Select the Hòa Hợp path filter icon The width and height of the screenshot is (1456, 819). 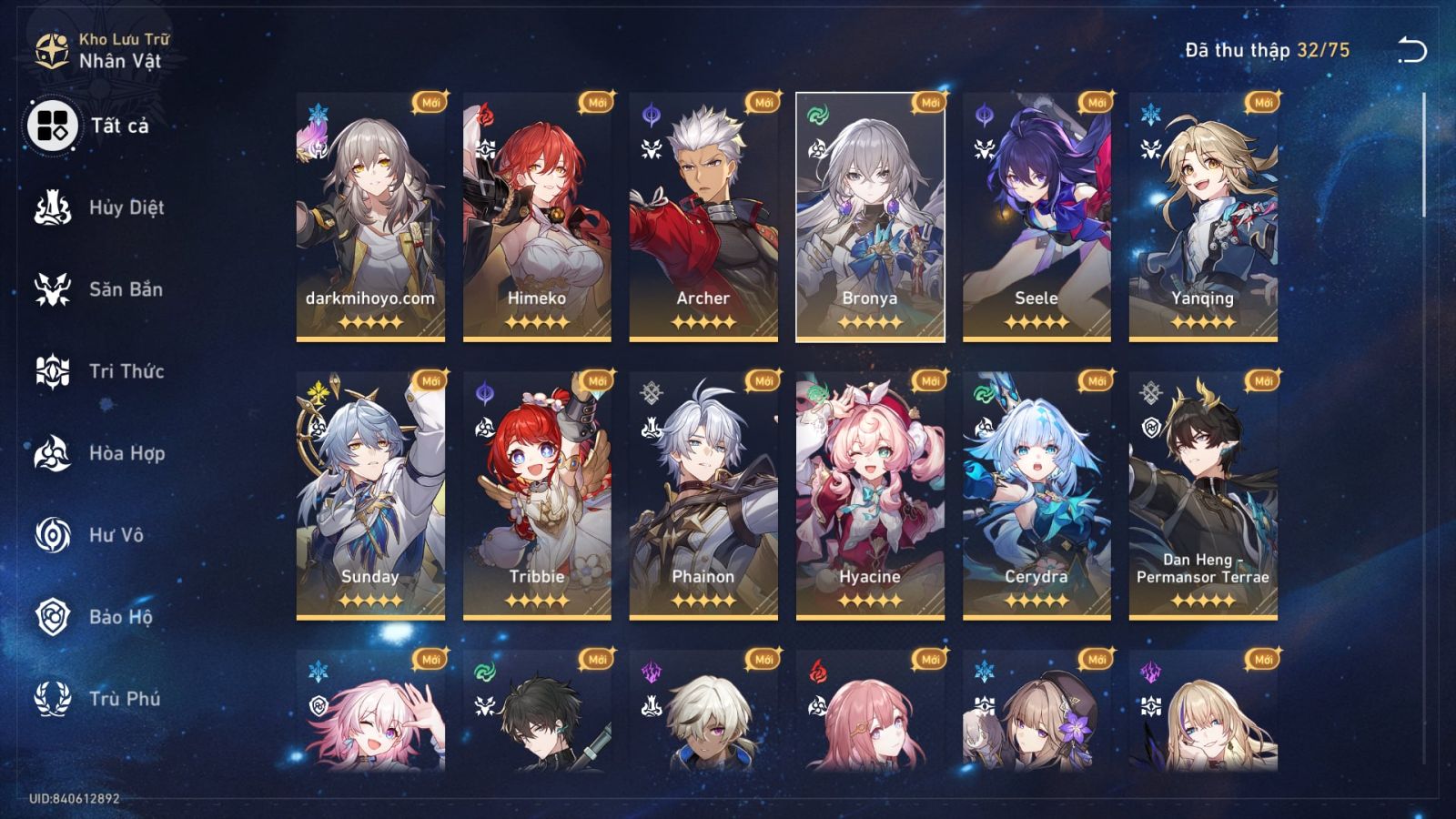55,453
